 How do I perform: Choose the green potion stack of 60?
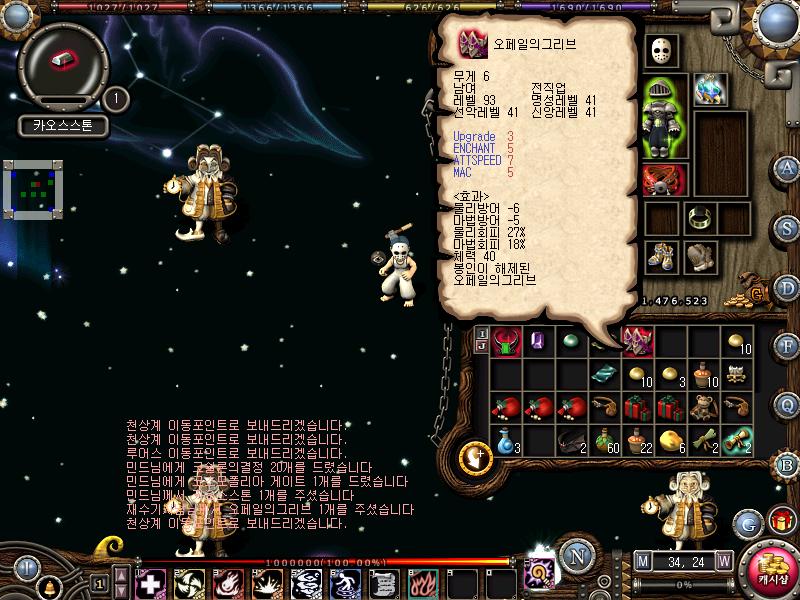(x=605, y=438)
